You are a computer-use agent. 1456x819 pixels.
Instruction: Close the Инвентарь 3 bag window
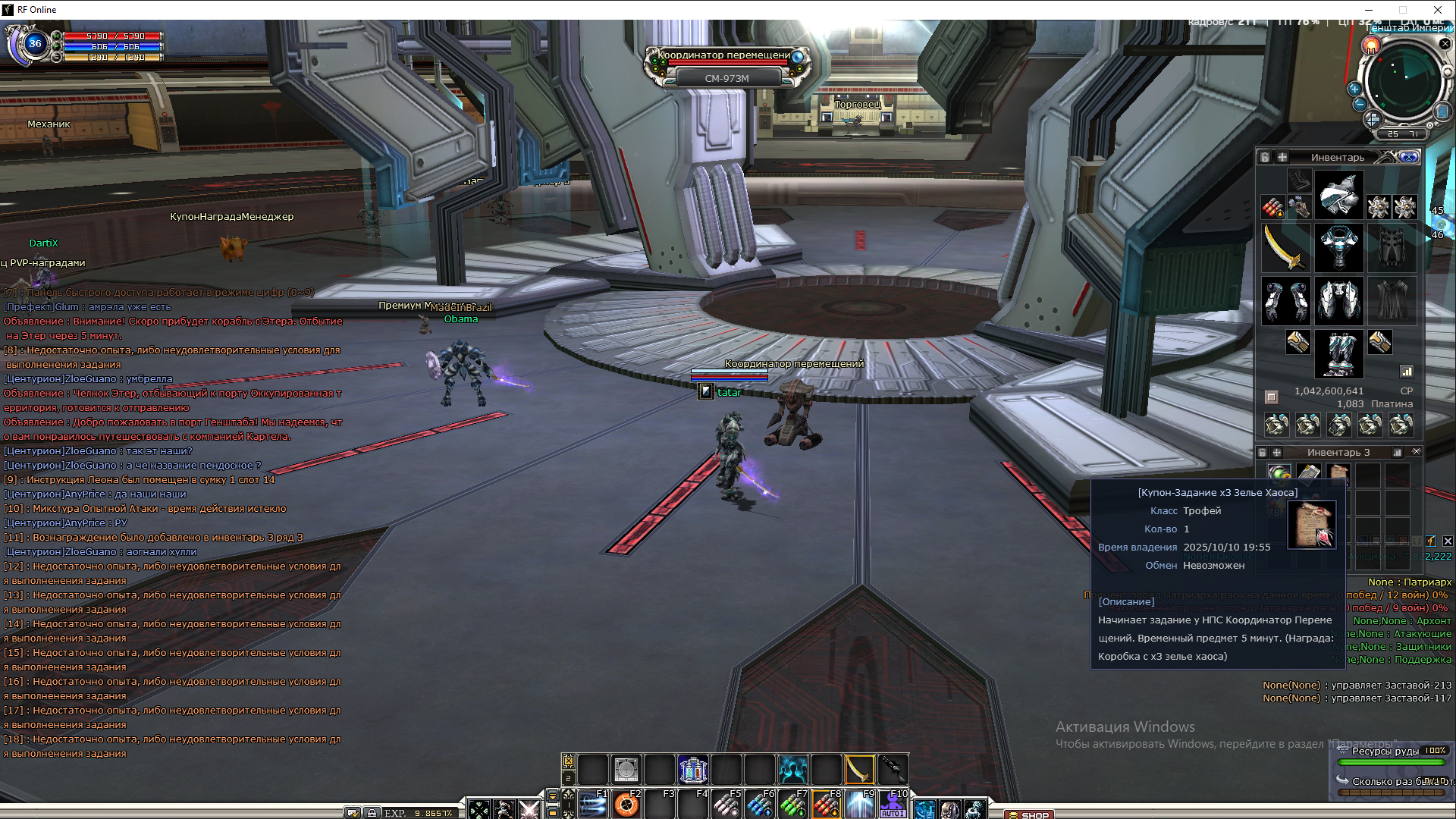click(1416, 452)
